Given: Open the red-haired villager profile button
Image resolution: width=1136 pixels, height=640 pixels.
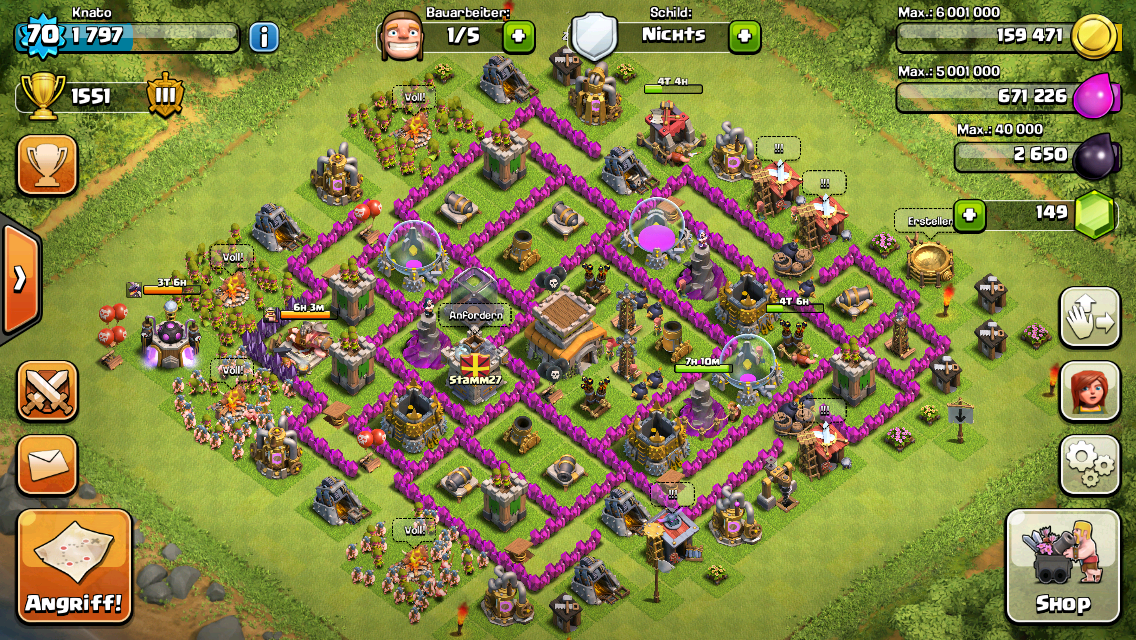Looking at the screenshot, I should point(1089,392).
